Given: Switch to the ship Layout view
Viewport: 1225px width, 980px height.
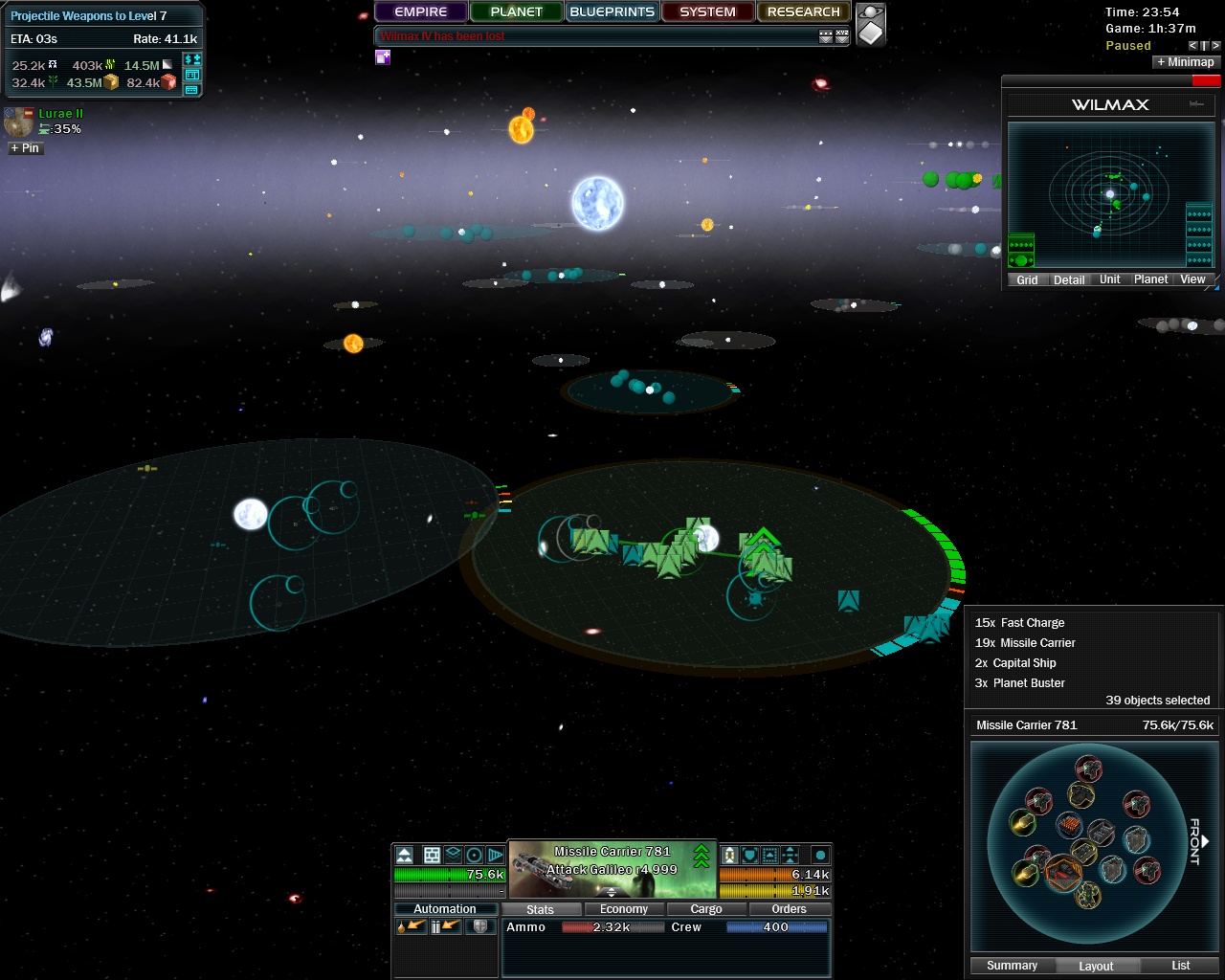Looking at the screenshot, I should (1096, 966).
